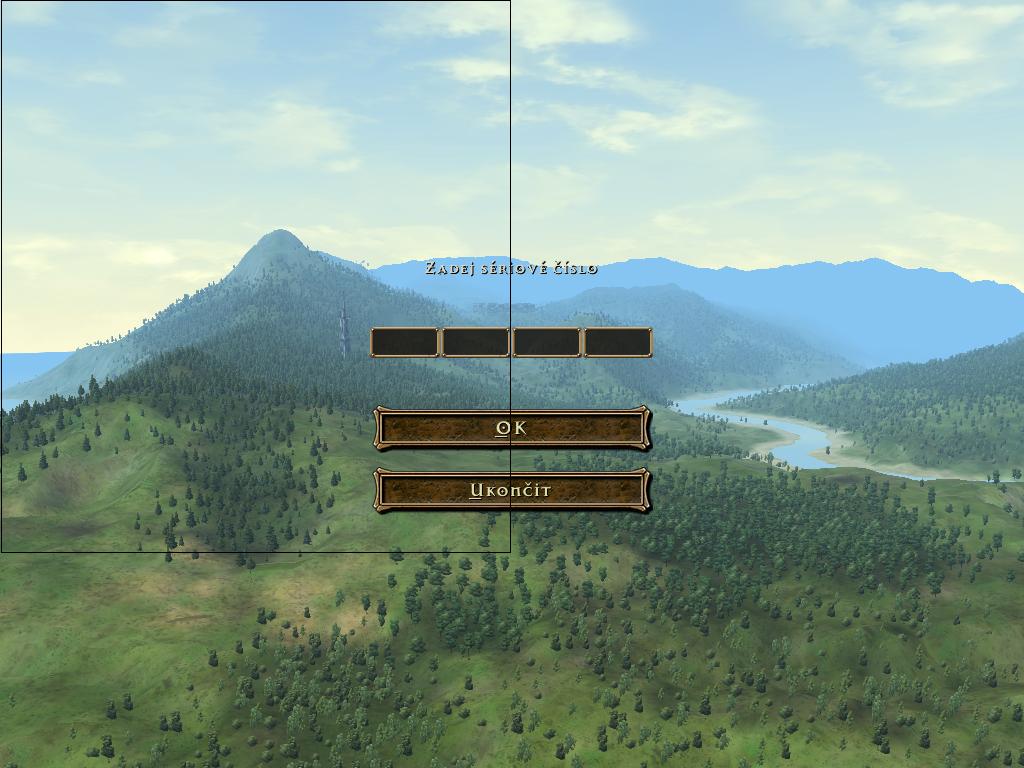Viewport: 1024px width, 768px height.
Task: Select the last serial number field
Action: [x=618, y=343]
